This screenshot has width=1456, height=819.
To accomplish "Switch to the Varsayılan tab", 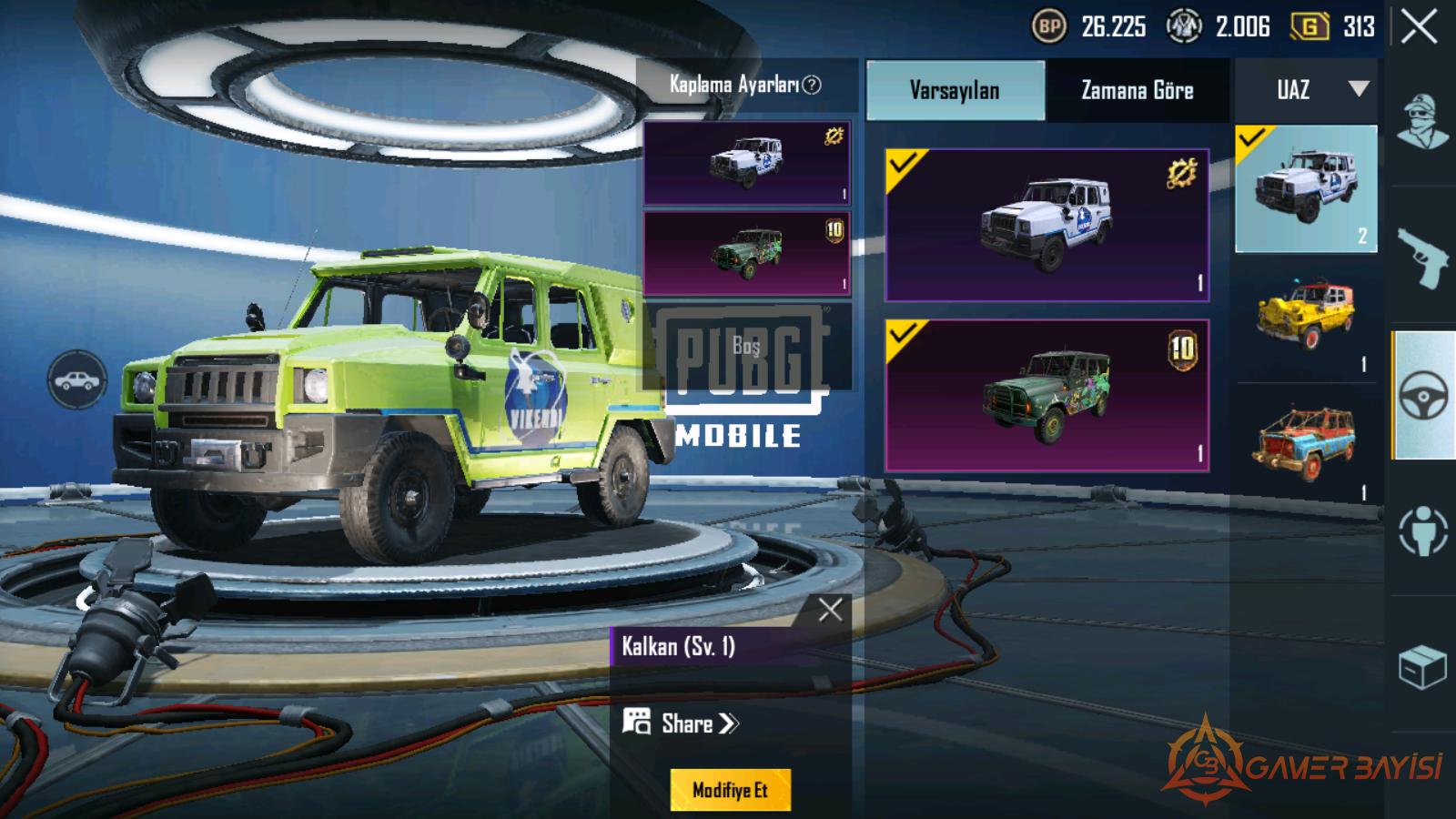I will coord(955,90).
